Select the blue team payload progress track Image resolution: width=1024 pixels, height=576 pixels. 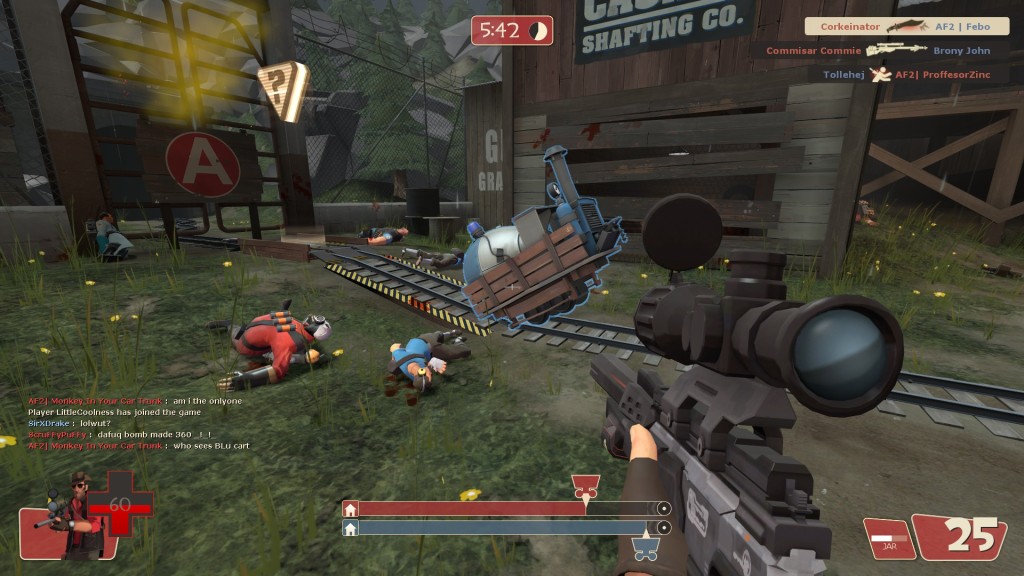[506, 527]
